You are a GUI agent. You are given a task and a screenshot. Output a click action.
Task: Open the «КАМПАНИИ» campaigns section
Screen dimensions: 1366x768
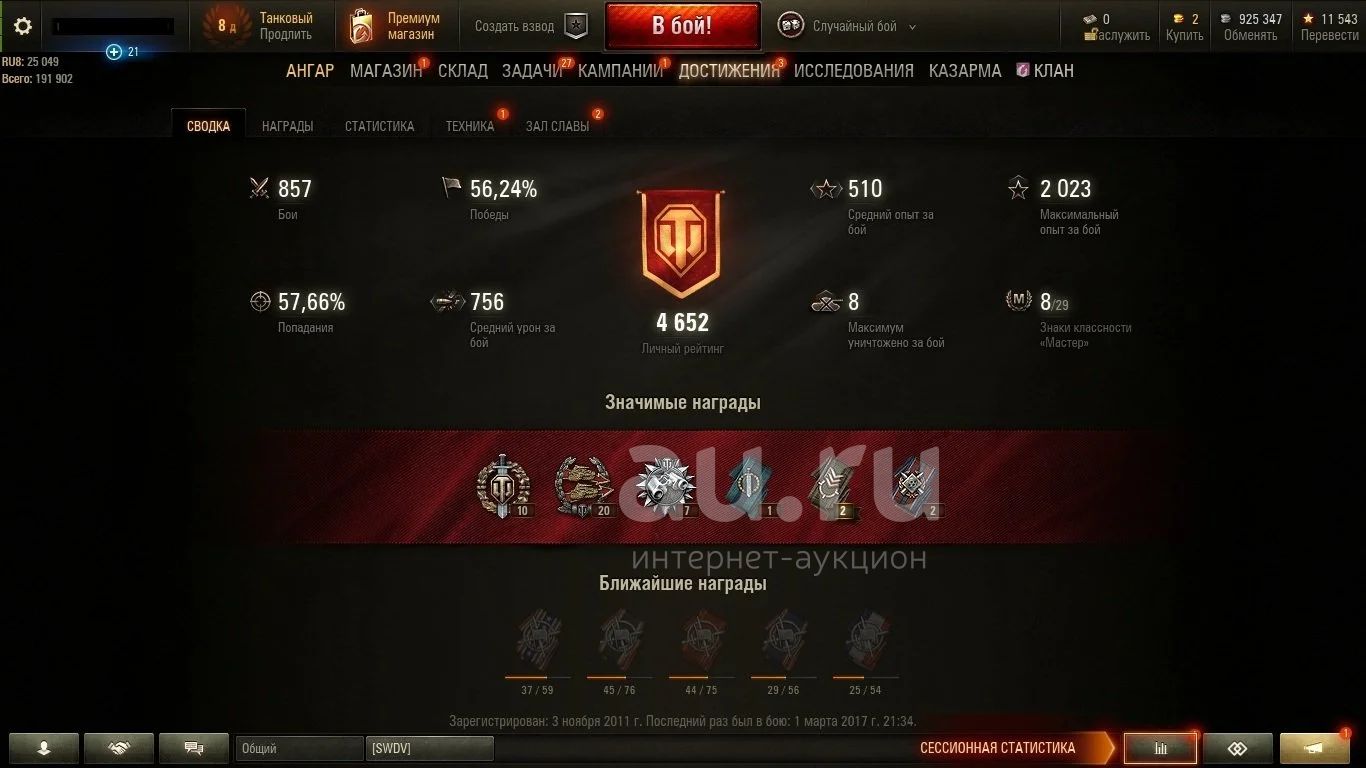(x=620, y=71)
